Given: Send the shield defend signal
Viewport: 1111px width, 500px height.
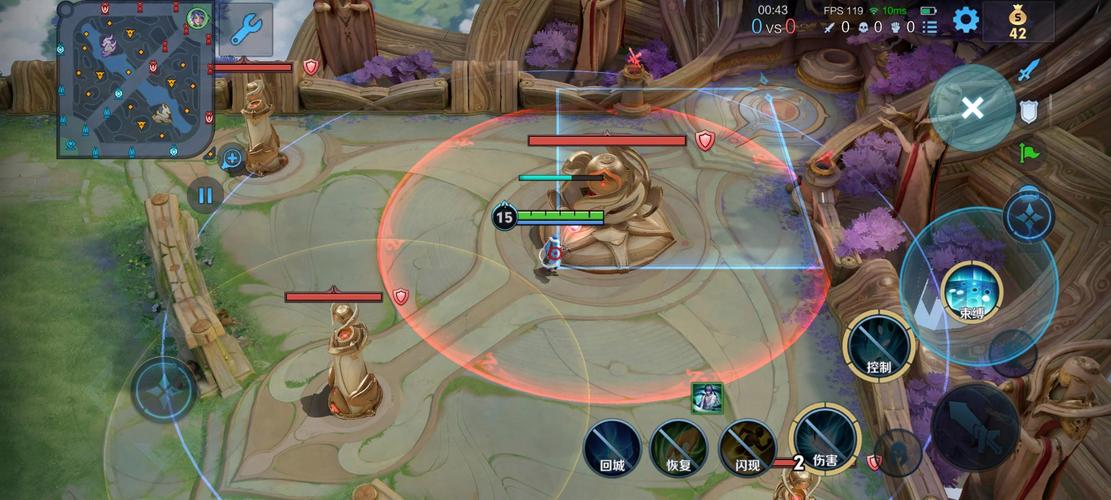Looking at the screenshot, I should 1029,111.
